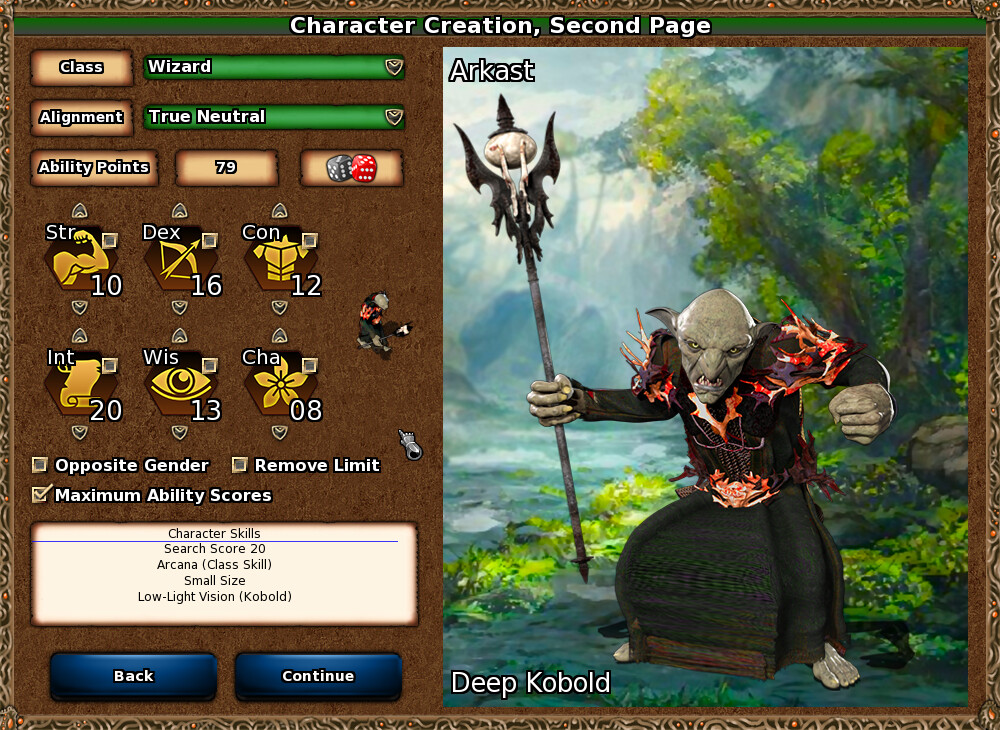
Task: Lower Constitution using its down arrow
Action: pyautogui.click(x=280, y=306)
